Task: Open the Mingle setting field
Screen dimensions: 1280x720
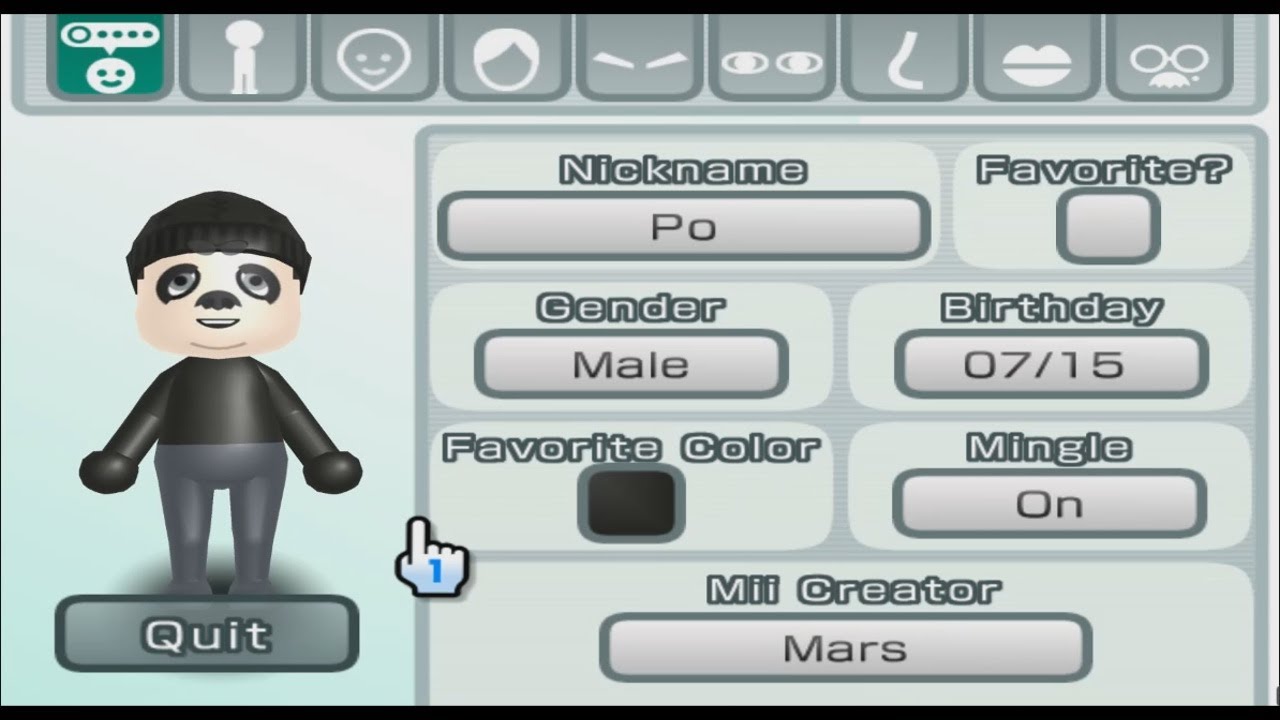Action: [1050, 504]
